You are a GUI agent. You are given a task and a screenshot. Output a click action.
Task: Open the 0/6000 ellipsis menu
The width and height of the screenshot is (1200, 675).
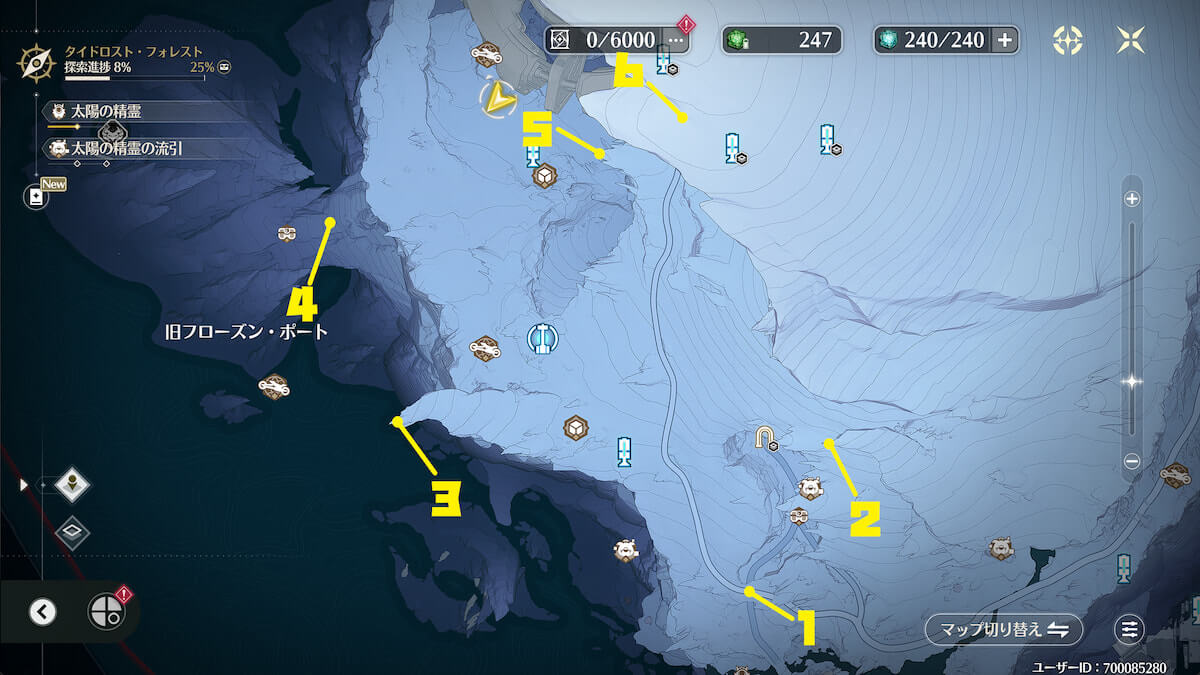[676, 40]
